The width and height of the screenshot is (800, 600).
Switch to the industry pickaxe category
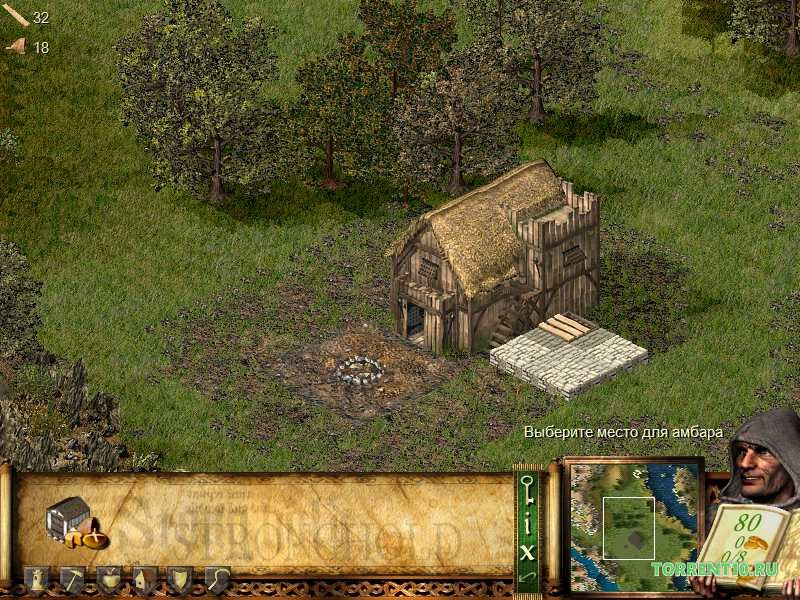[x=72, y=579]
